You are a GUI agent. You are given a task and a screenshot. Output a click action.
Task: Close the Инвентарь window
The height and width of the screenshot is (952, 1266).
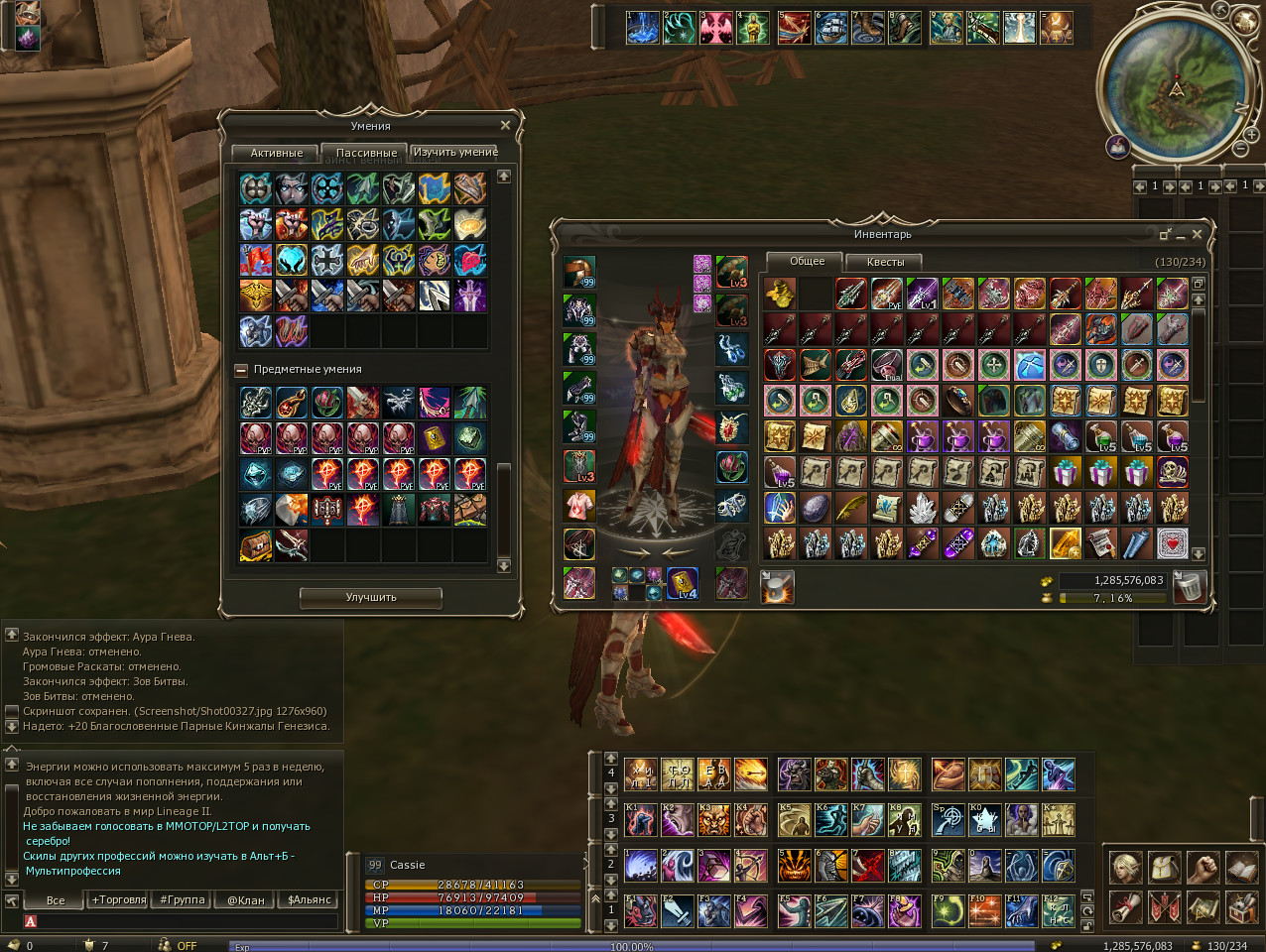tap(1197, 234)
